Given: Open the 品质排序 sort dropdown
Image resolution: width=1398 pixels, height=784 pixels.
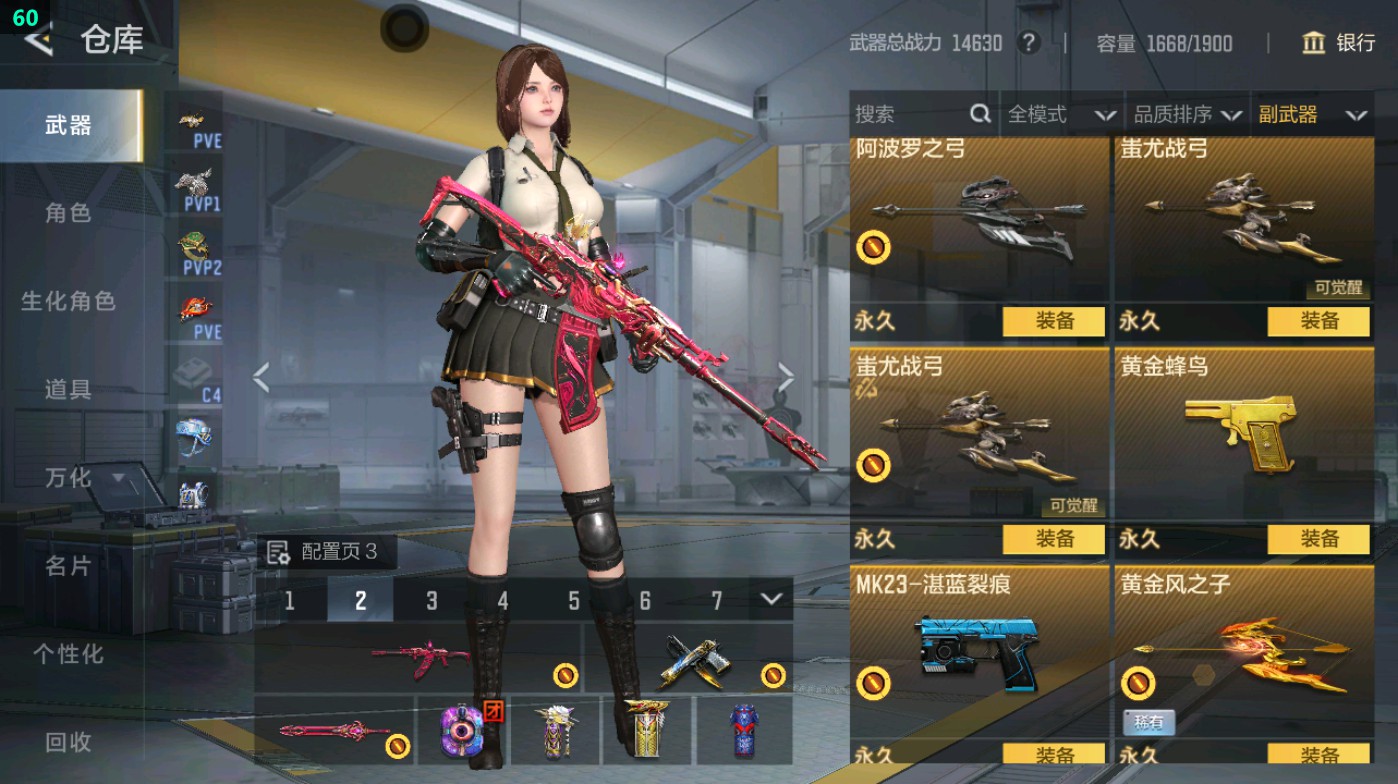Looking at the screenshot, I should (1187, 115).
